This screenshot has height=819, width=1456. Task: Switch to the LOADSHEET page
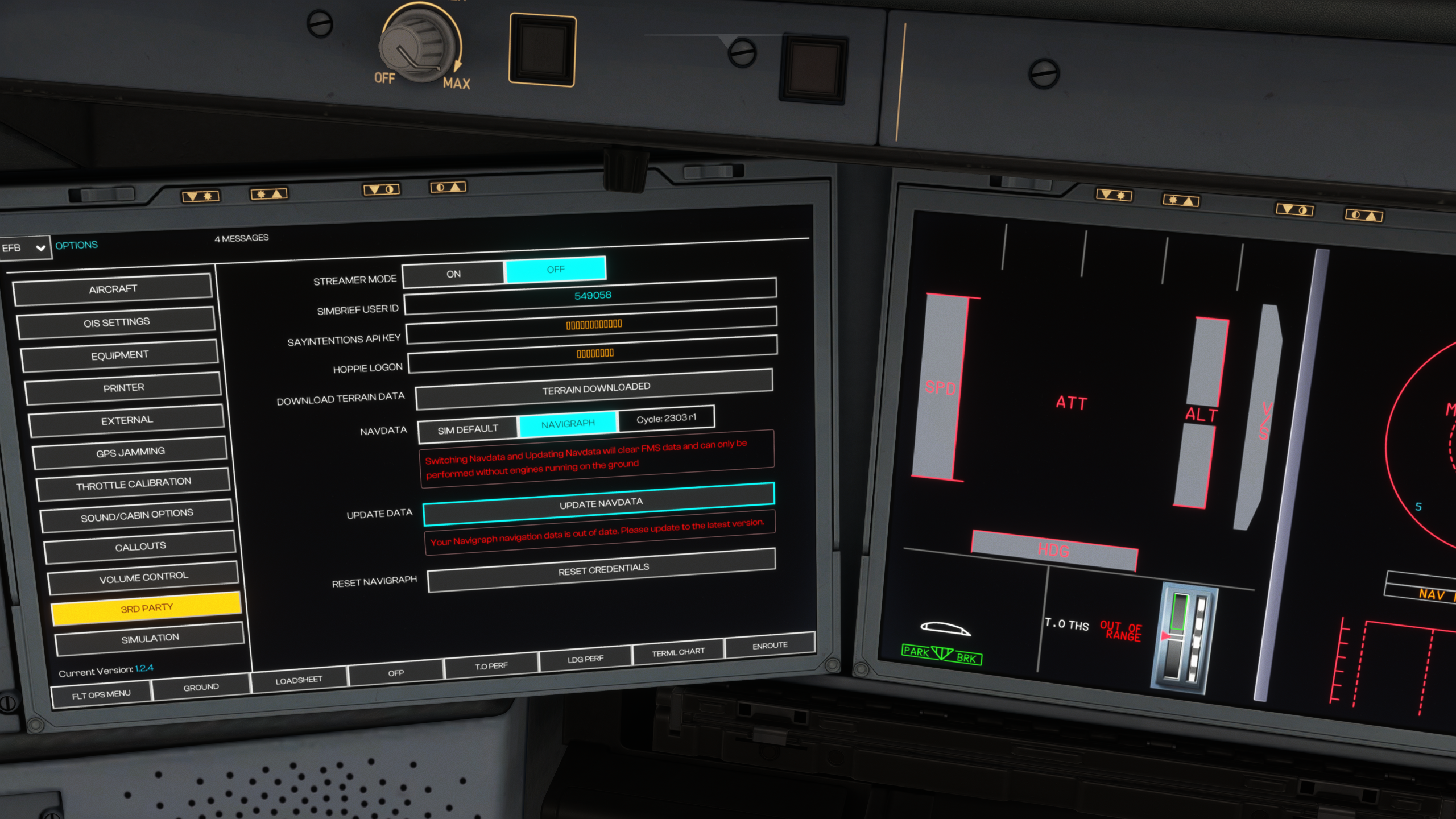pyautogui.click(x=299, y=680)
